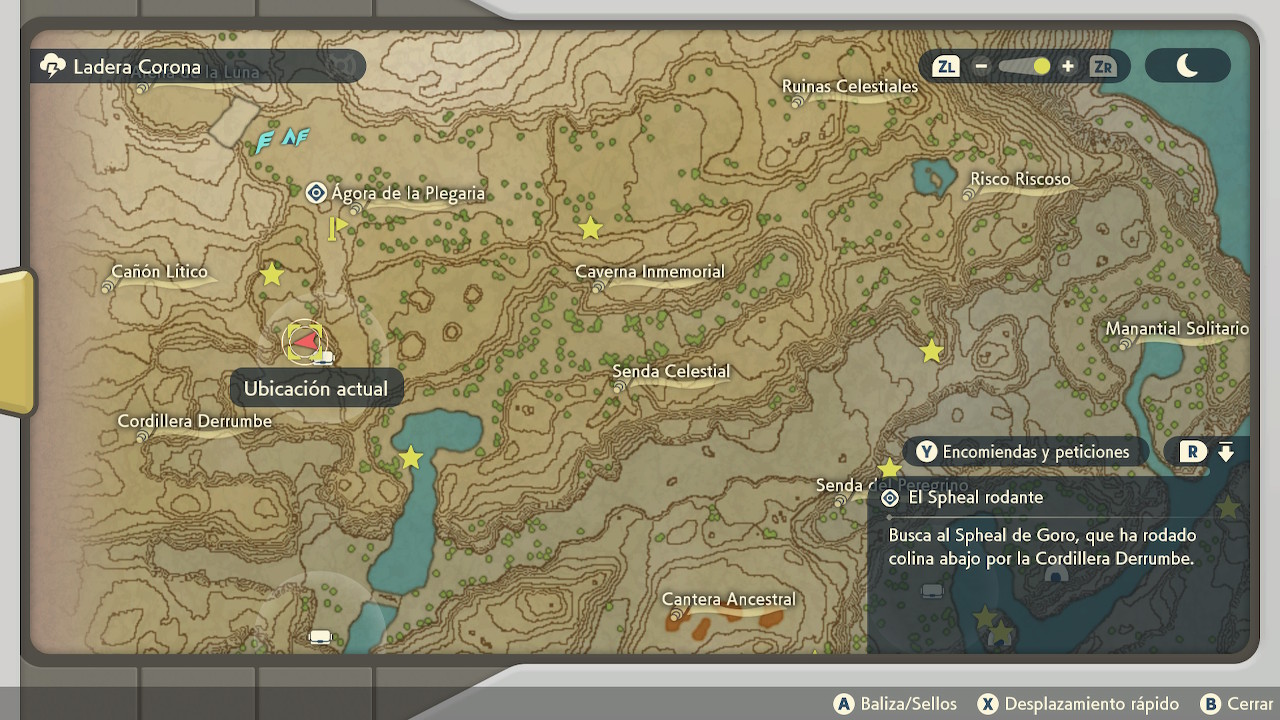Viewport: 1280px width, 720px height.
Task: Click the Cordillera Derrumbe location label
Action: coord(194,422)
